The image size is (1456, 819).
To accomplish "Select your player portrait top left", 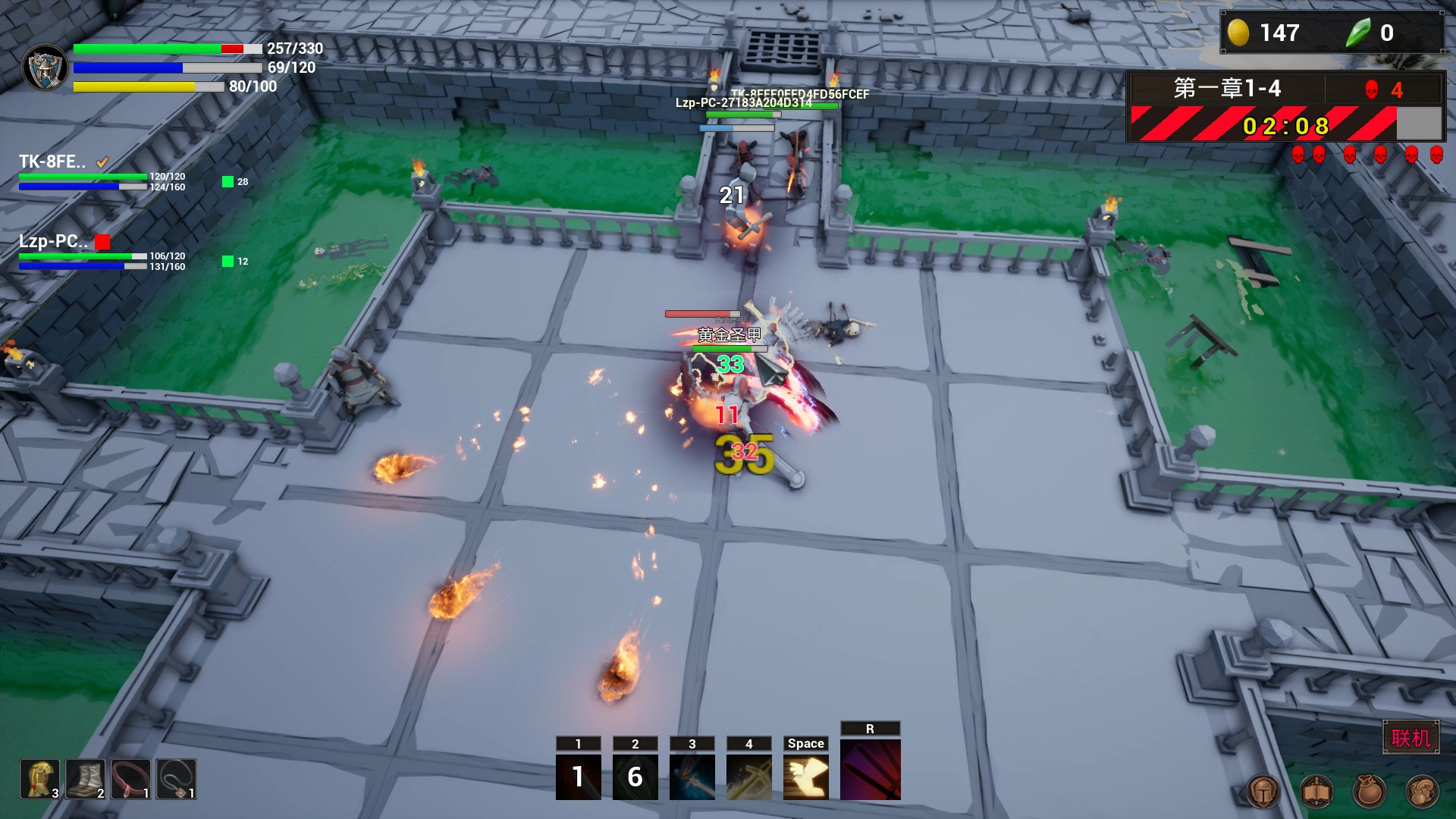I will [x=44, y=67].
